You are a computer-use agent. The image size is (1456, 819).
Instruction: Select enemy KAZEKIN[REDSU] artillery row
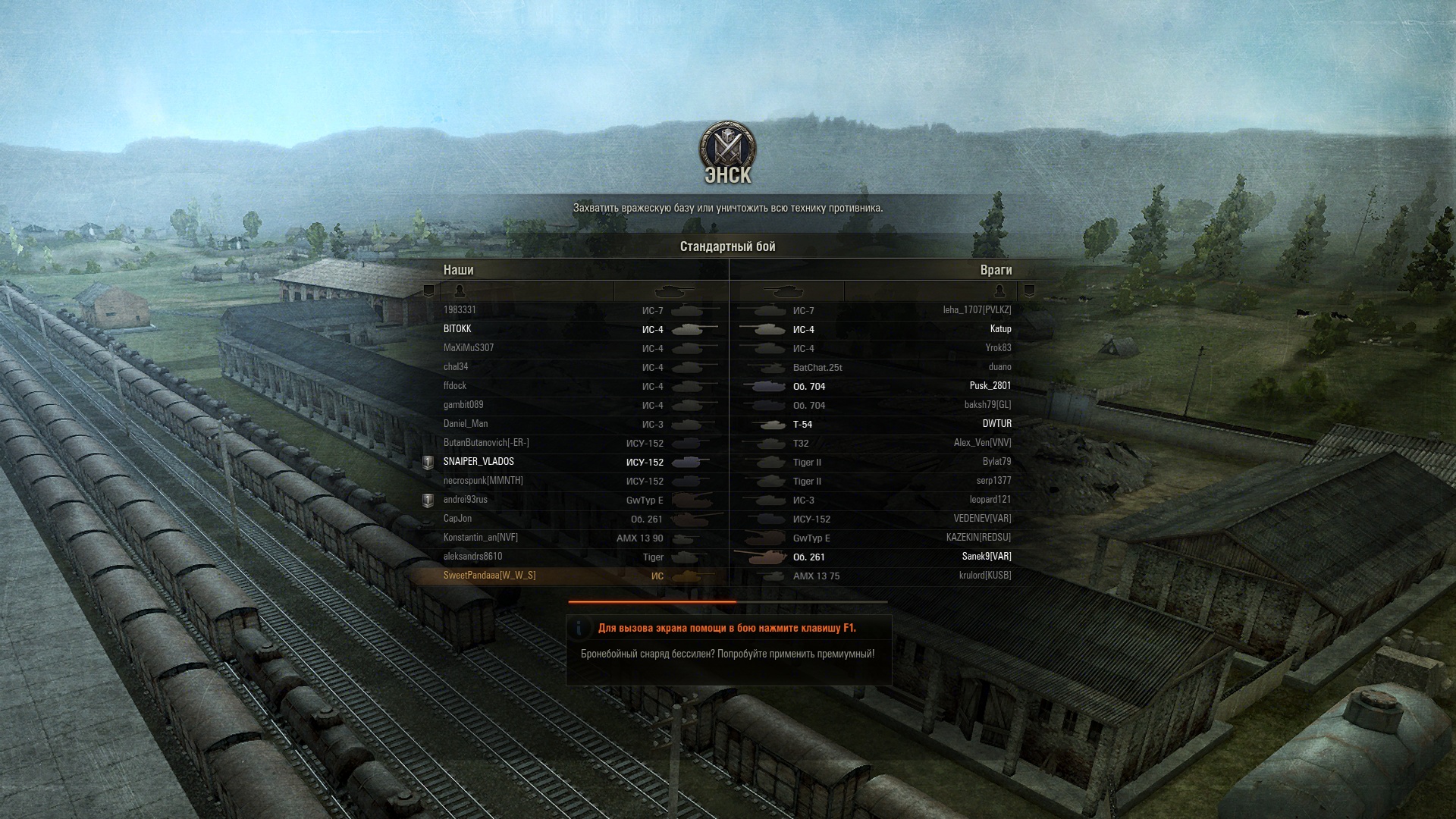point(978,538)
